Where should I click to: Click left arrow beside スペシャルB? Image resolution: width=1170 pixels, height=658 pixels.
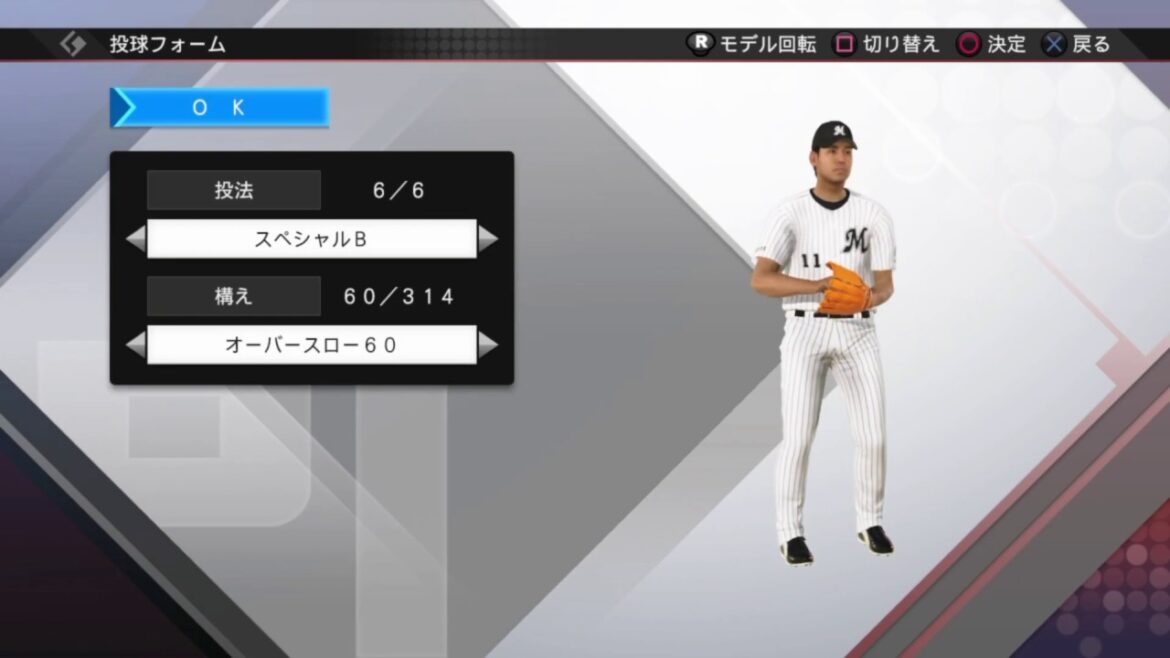[135, 239]
